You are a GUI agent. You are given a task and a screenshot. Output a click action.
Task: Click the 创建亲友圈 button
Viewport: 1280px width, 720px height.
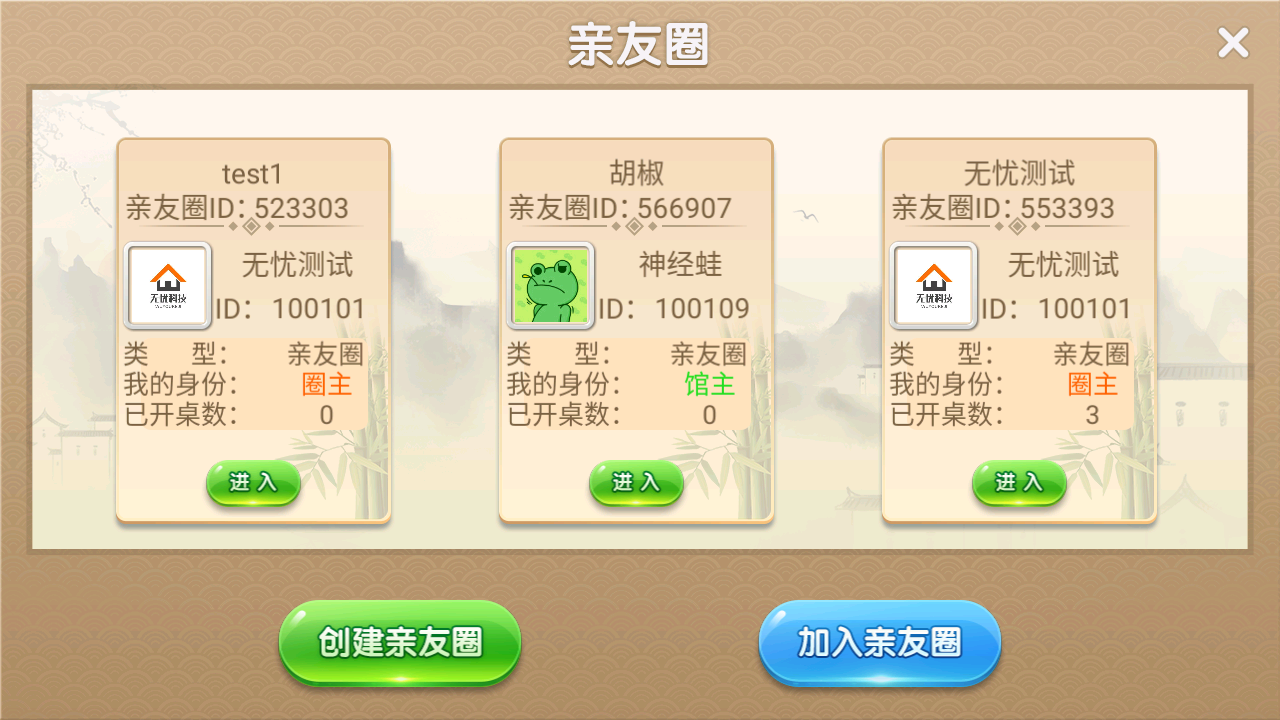[x=399, y=644]
